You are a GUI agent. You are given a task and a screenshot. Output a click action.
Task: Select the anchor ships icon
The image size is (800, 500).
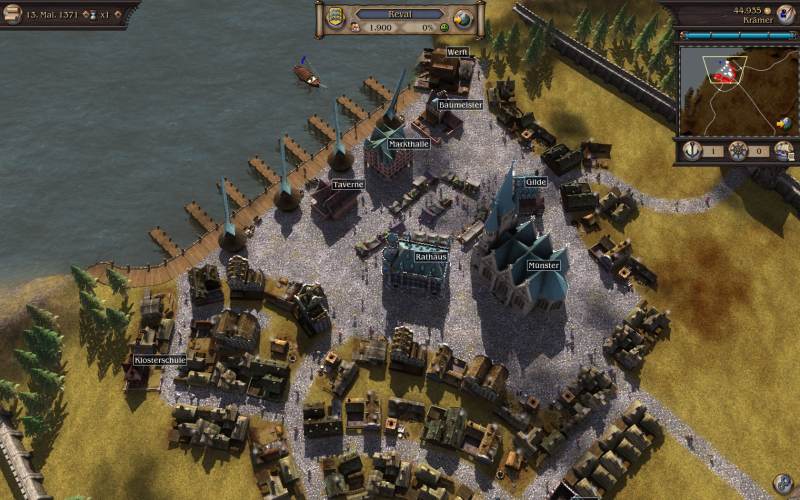coord(692,150)
